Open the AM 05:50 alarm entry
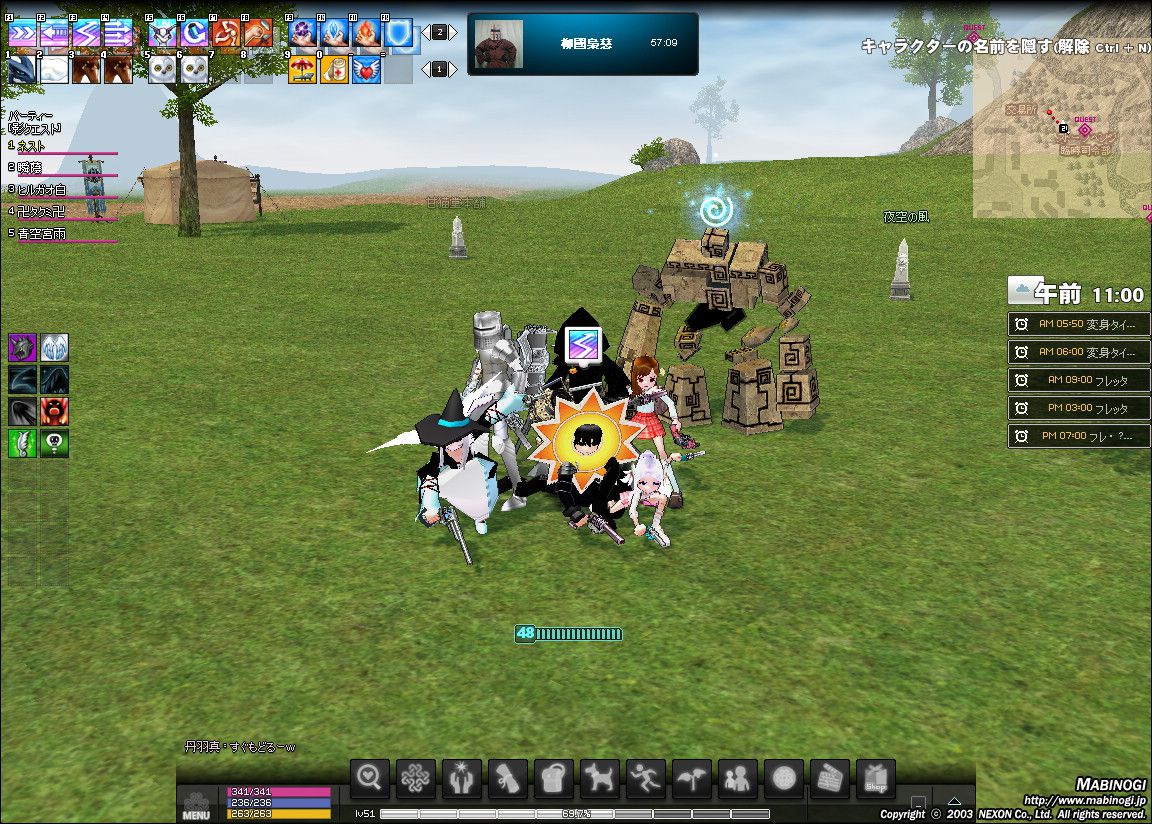 click(x=1079, y=324)
